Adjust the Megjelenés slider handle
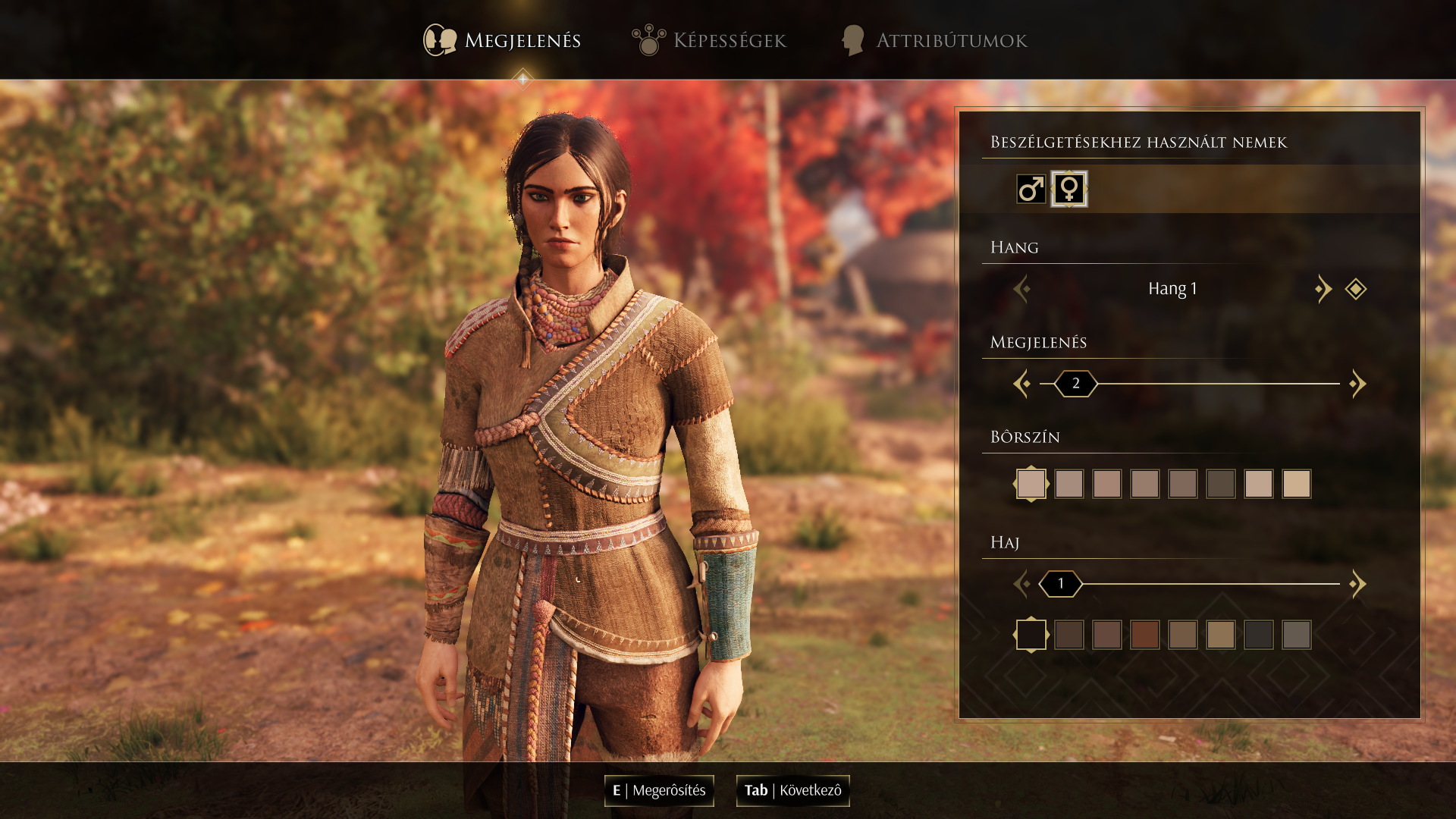The image size is (1456, 819). coord(1075,384)
